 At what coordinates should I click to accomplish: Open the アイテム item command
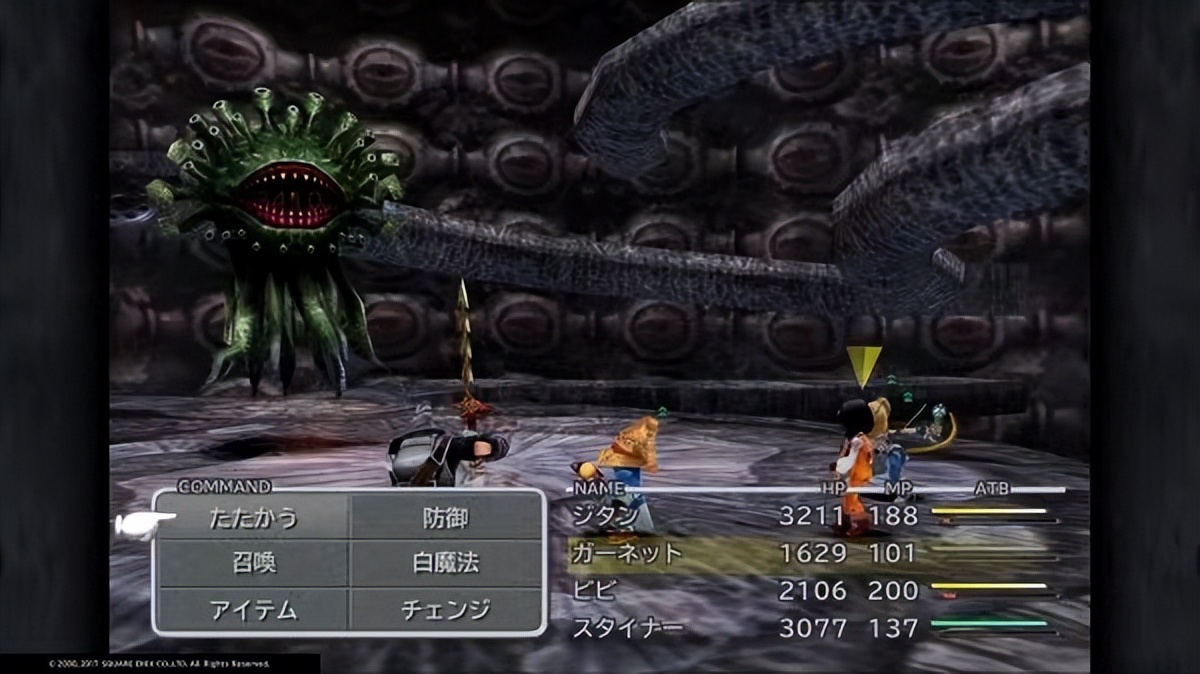pyautogui.click(x=253, y=610)
